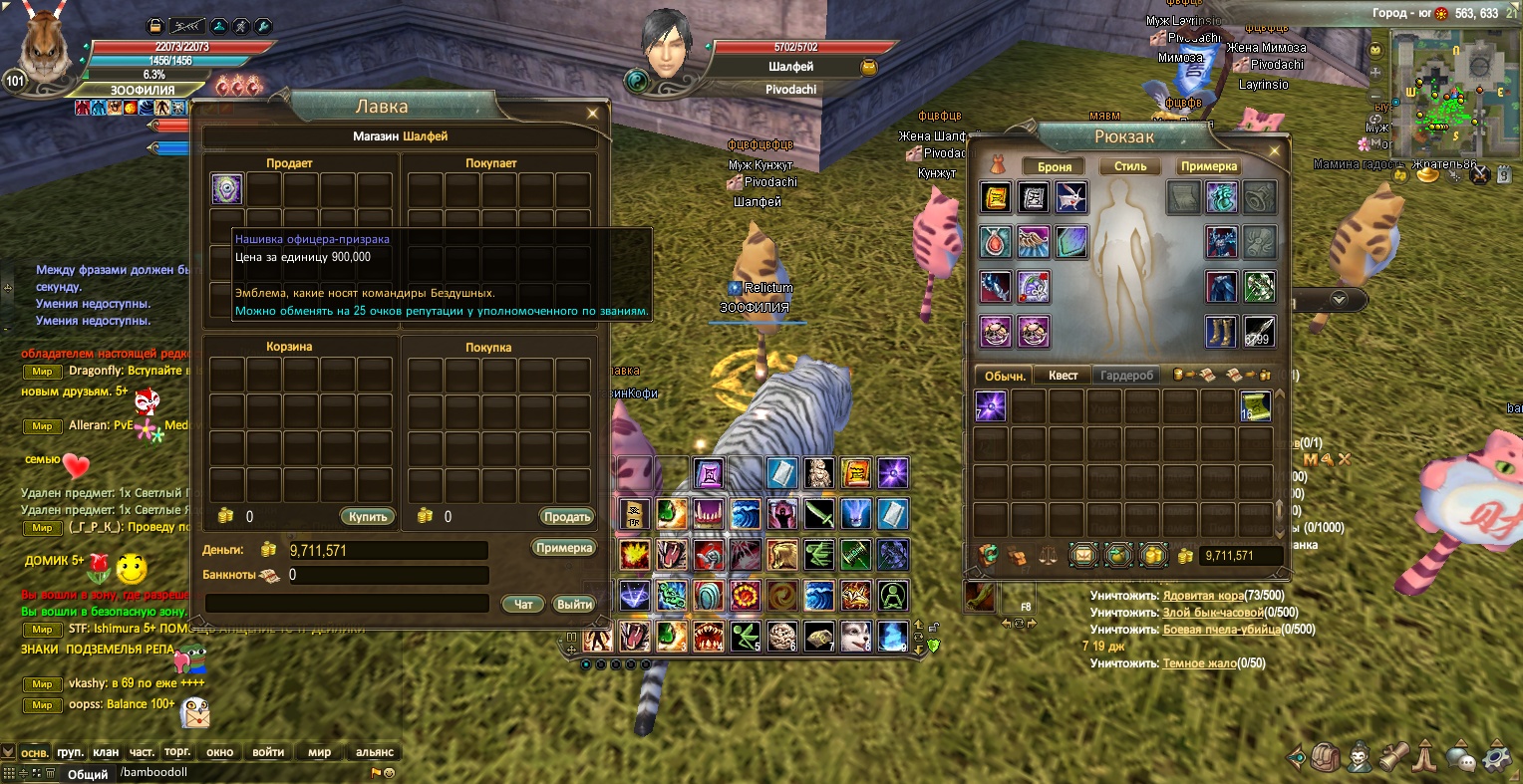
Task: Select the ghost officer patch for sale
Action: [227, 189]
